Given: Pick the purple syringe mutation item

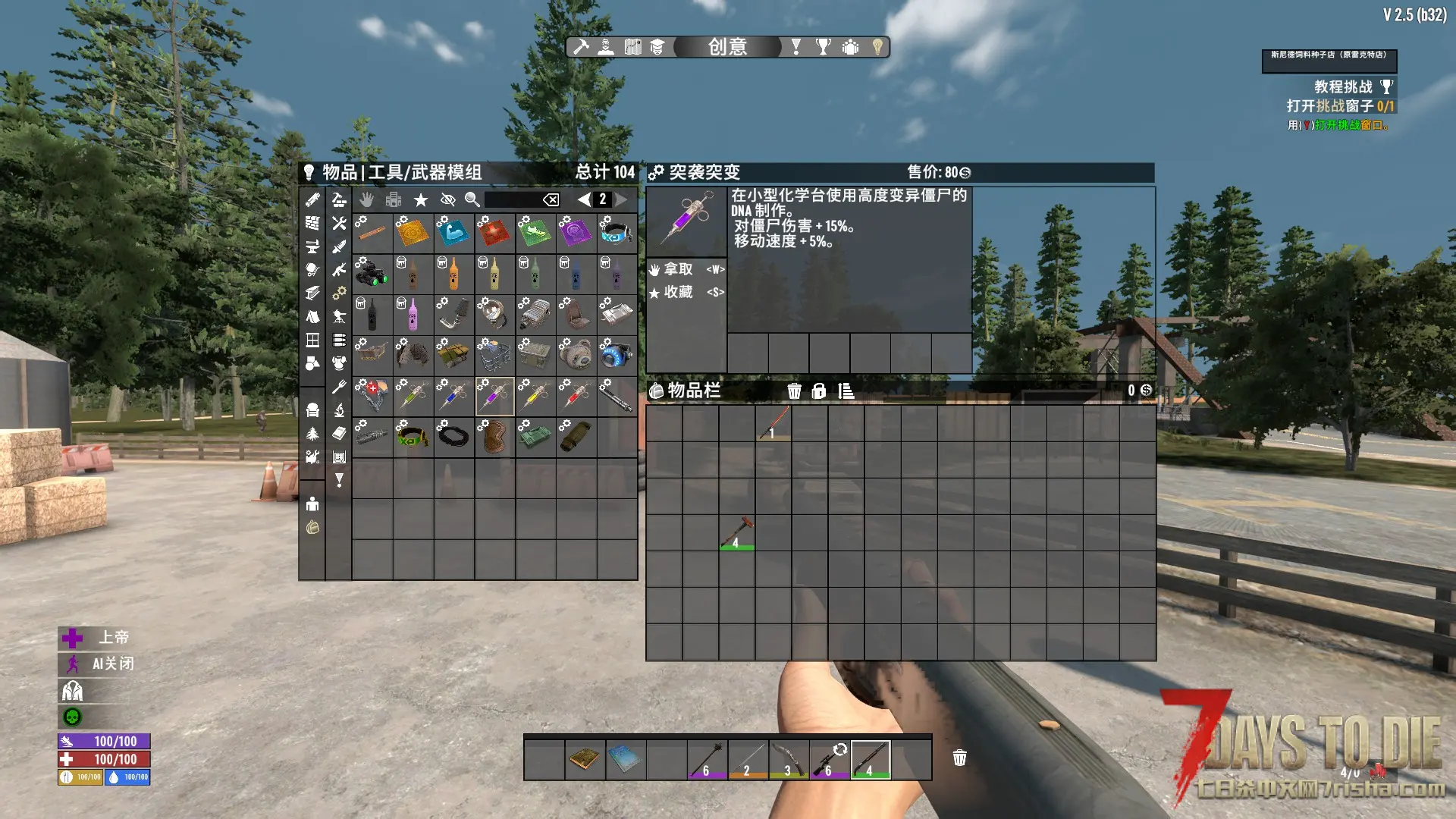Looking at the screenshot, I should tap(494, 396).
